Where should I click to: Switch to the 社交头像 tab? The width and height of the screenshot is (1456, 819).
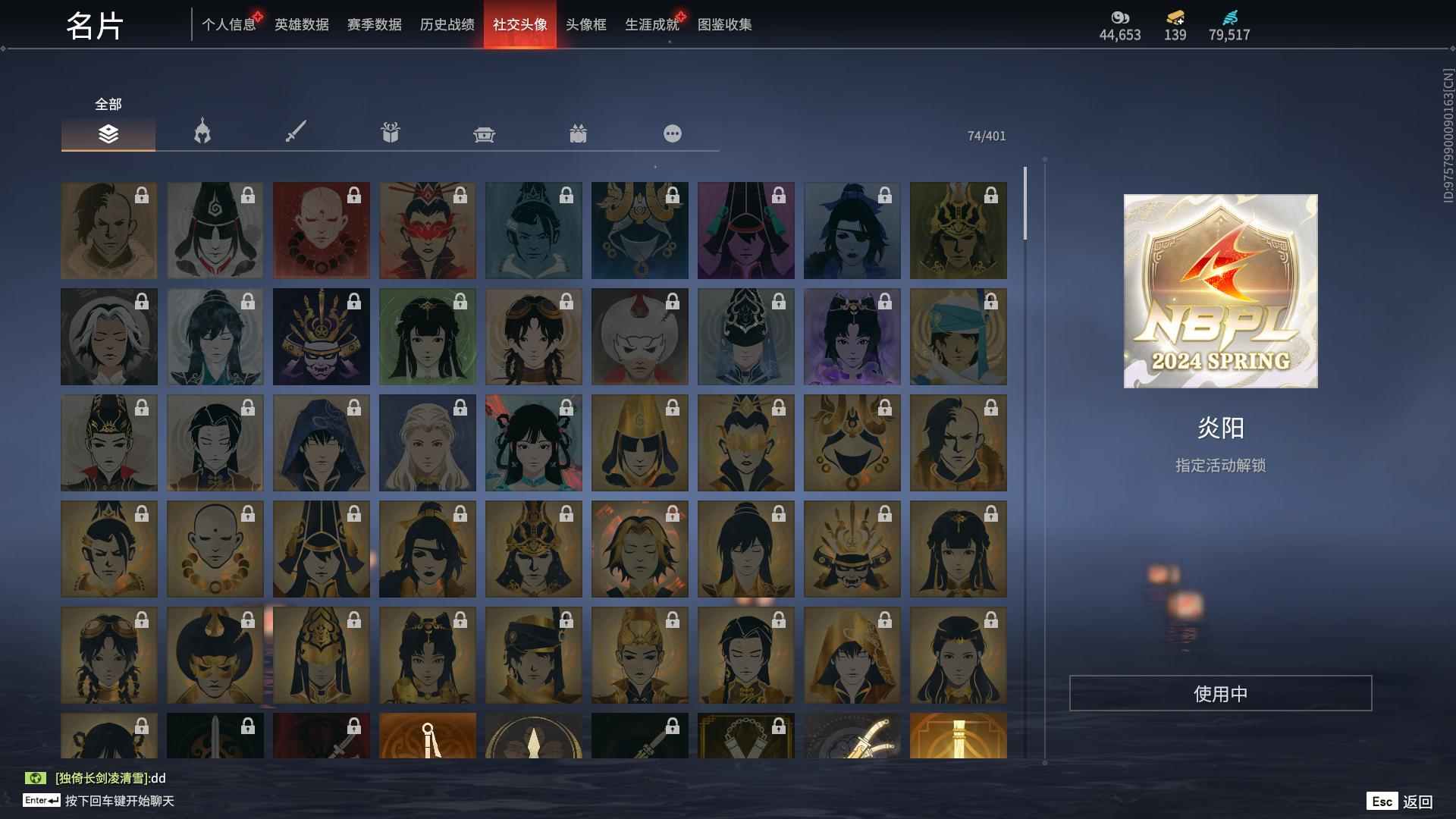(520, 24)
